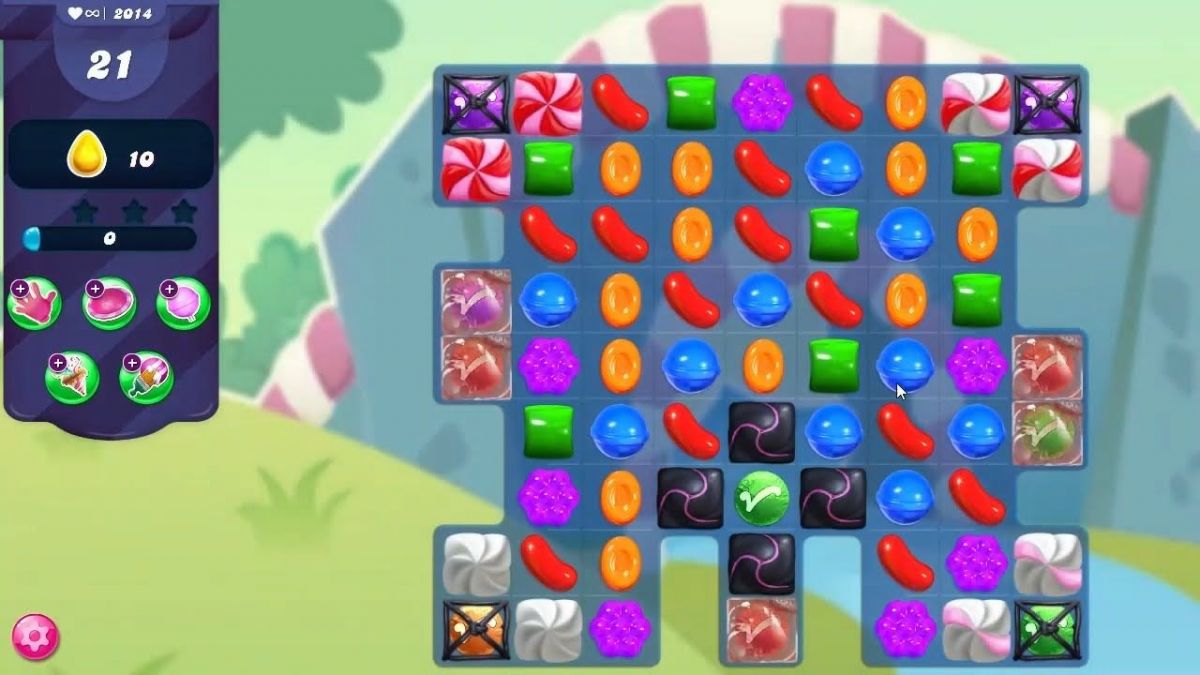Image resolution: width=1200 pixels, height=675 pixels.
Task: Use the pink hand Free Switch booster
Action: point(35,304)
